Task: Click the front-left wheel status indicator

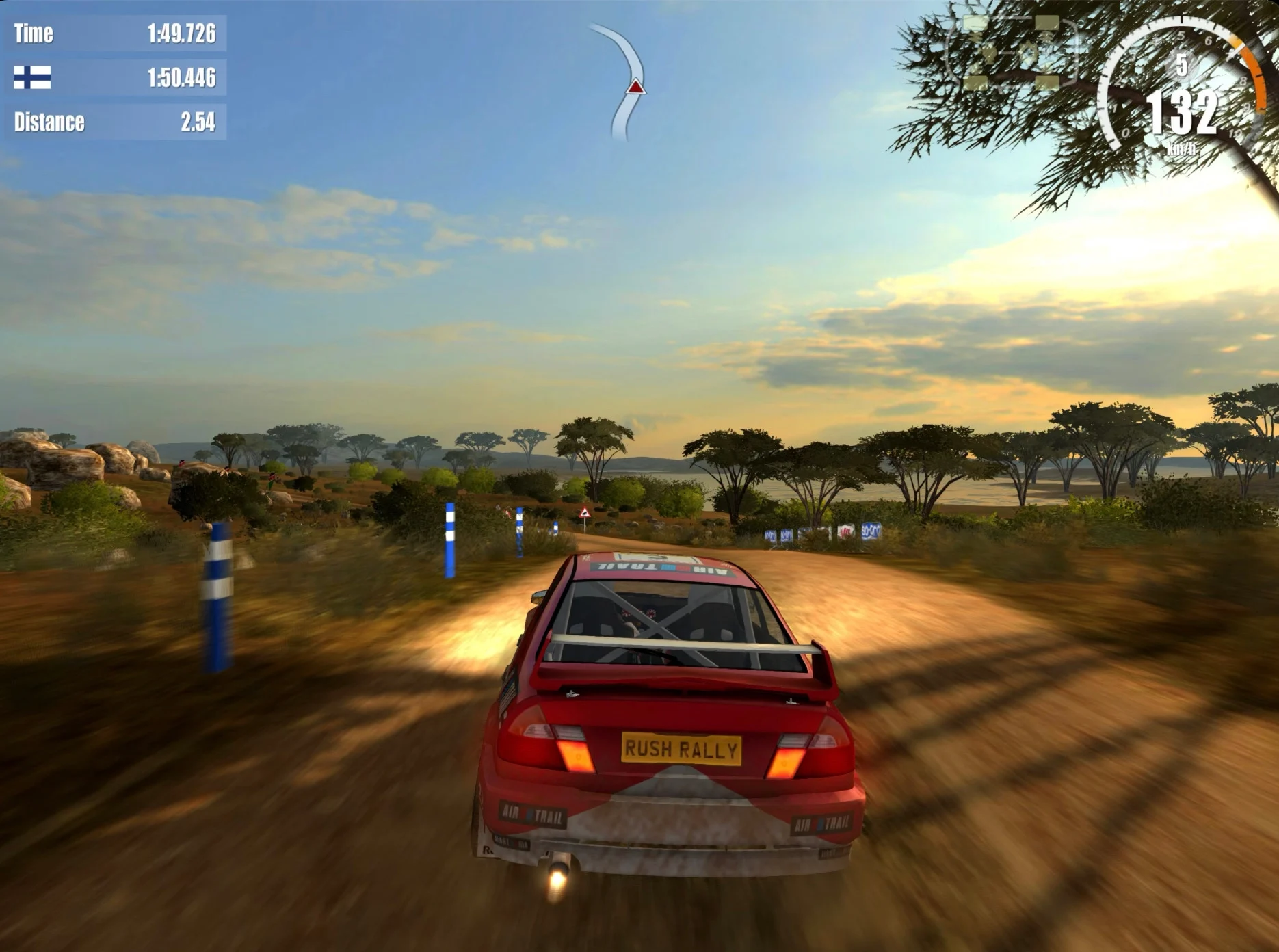Action: click(x=974, y=23)
